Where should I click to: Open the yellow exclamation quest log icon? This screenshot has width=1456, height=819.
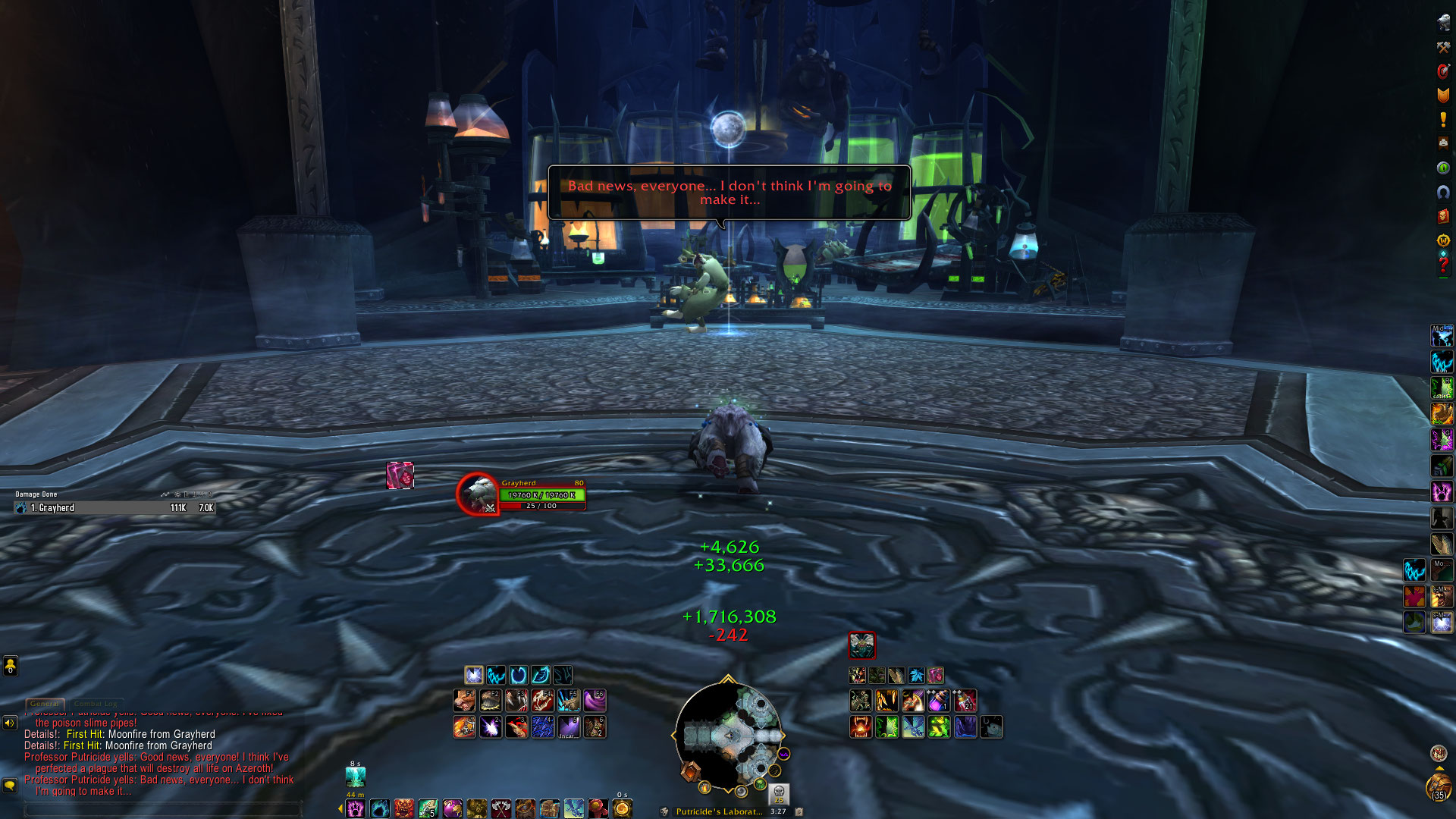tap(1442, 119)
